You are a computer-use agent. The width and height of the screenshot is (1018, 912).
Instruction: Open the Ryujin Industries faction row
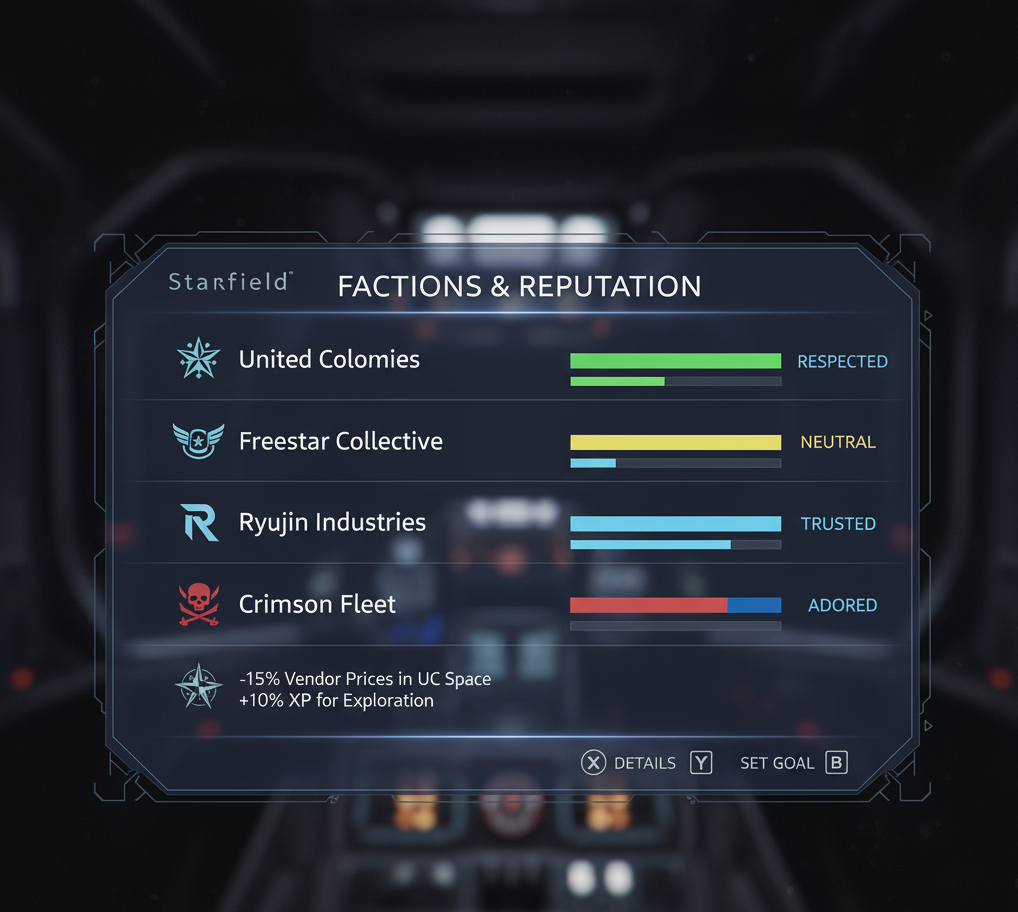pyautogui.click(x=332, y=523)
